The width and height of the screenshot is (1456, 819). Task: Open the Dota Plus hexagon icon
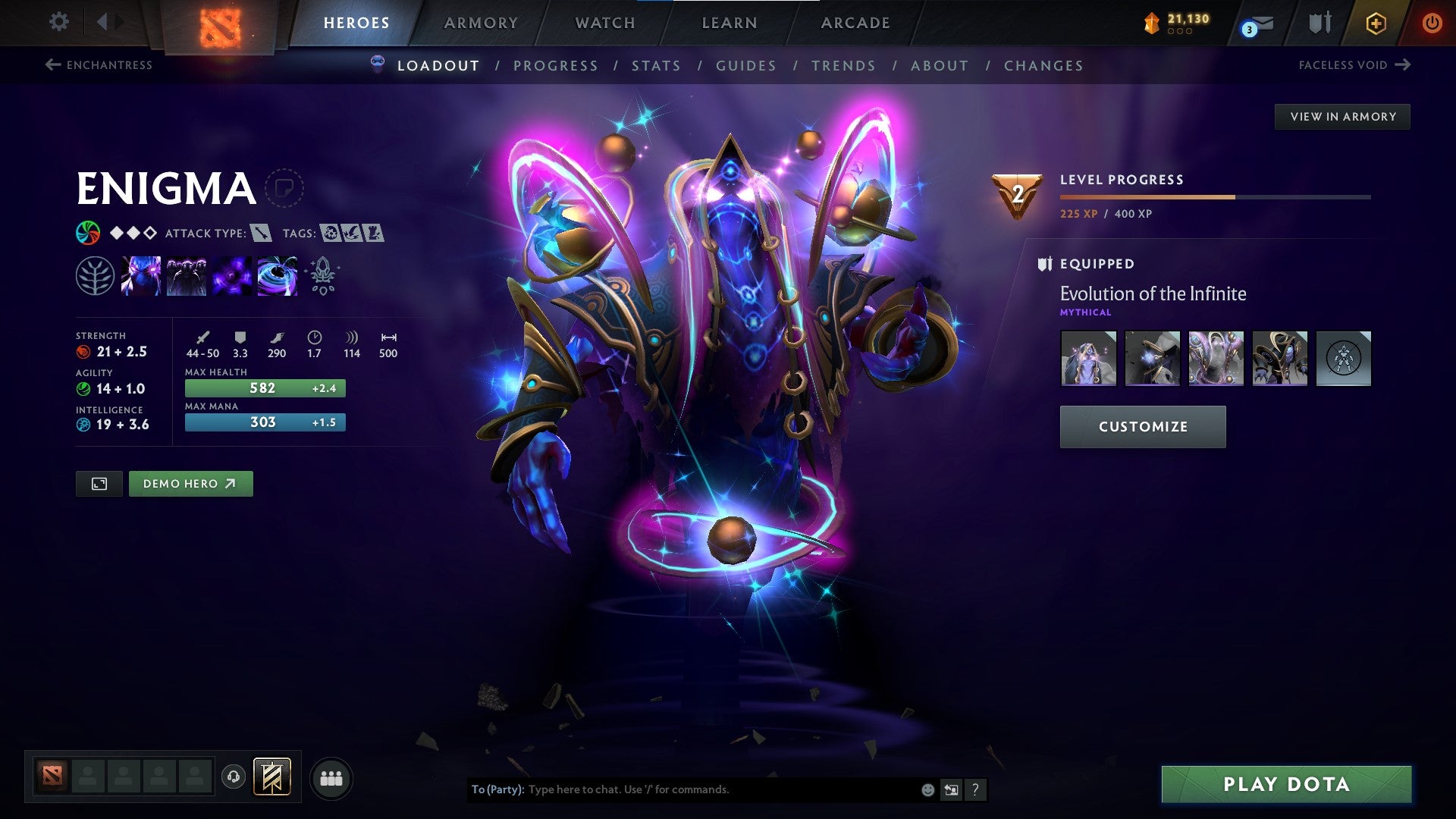(1376, 23)
